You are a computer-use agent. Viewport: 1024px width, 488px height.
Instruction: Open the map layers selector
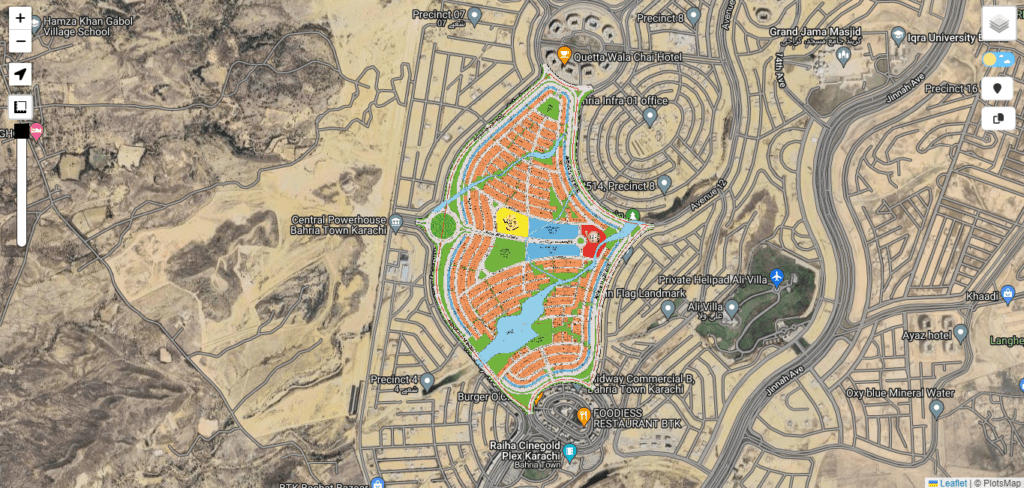point(998,23)
